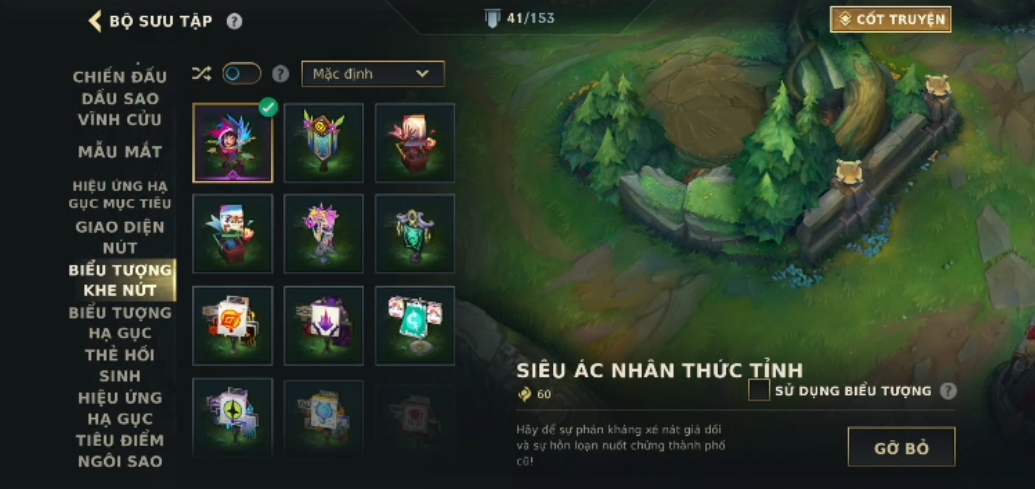Screen dimensions: 1035x489
Task: Open help next to Sử Dụng Biểu Tượng
Action: [948, 391]
